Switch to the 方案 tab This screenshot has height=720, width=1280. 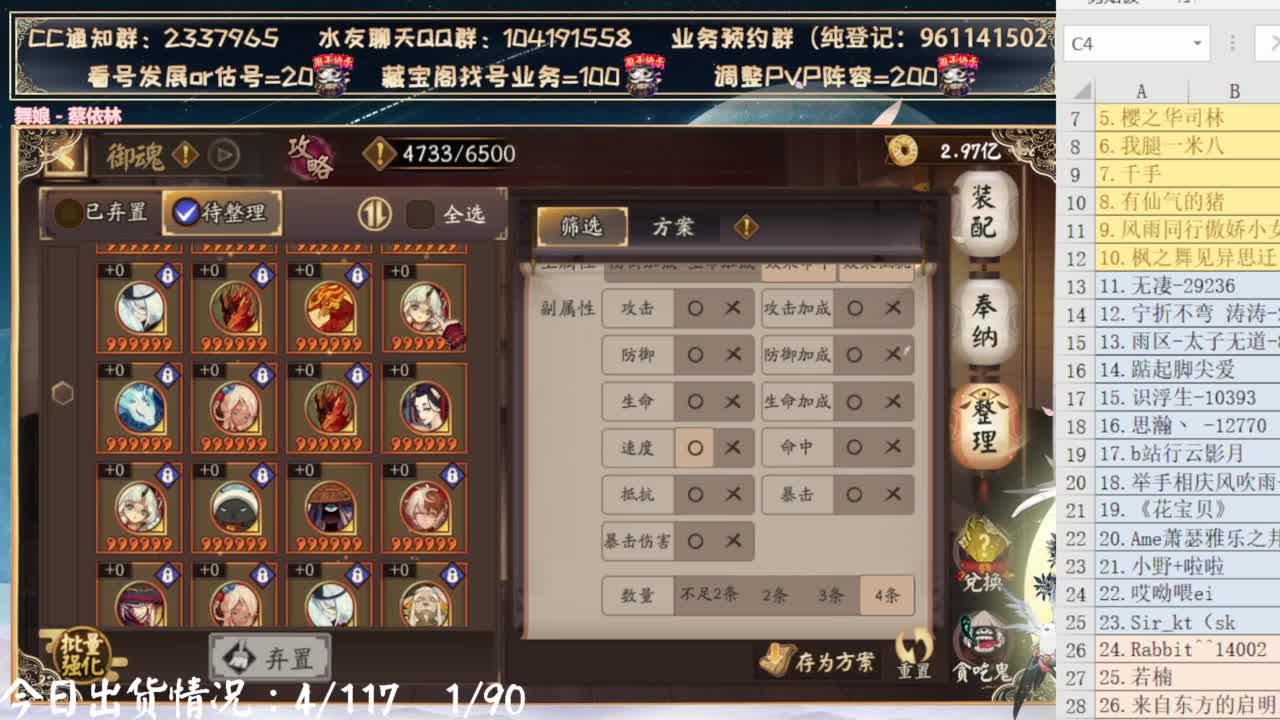tap(672, 228)
